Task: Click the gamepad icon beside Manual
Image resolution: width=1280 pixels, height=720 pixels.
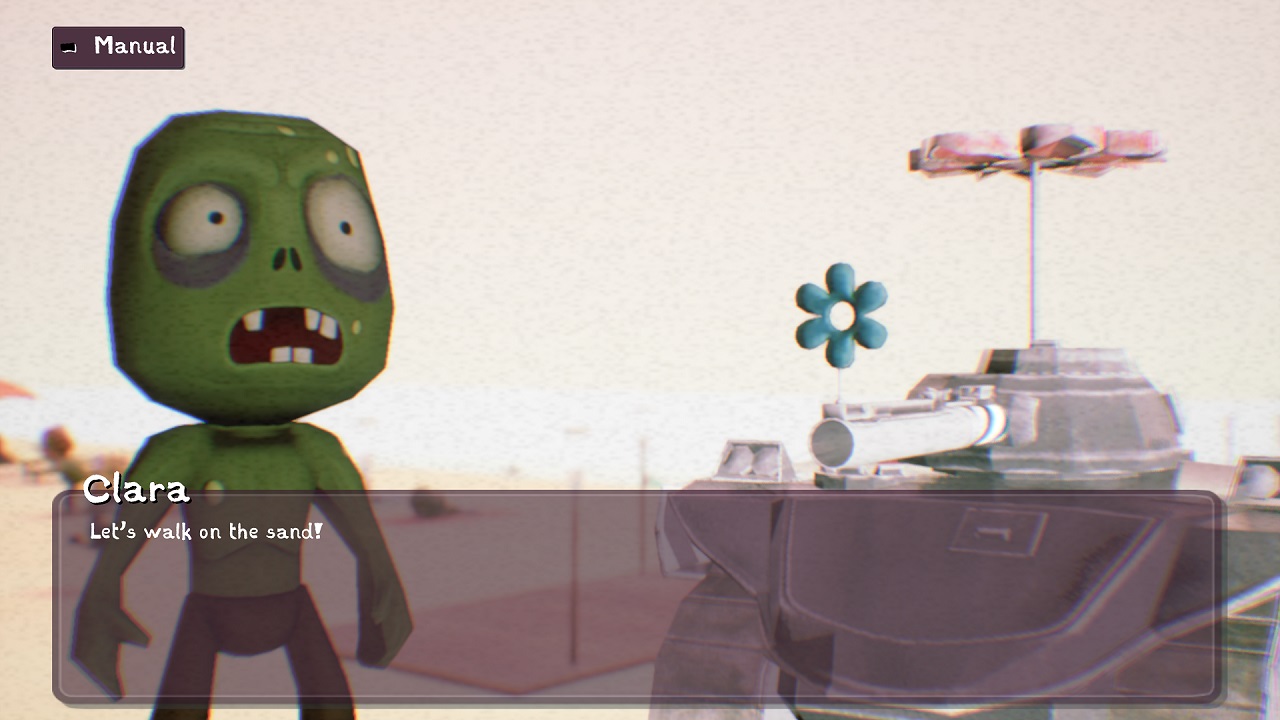Action: [68, 47]
